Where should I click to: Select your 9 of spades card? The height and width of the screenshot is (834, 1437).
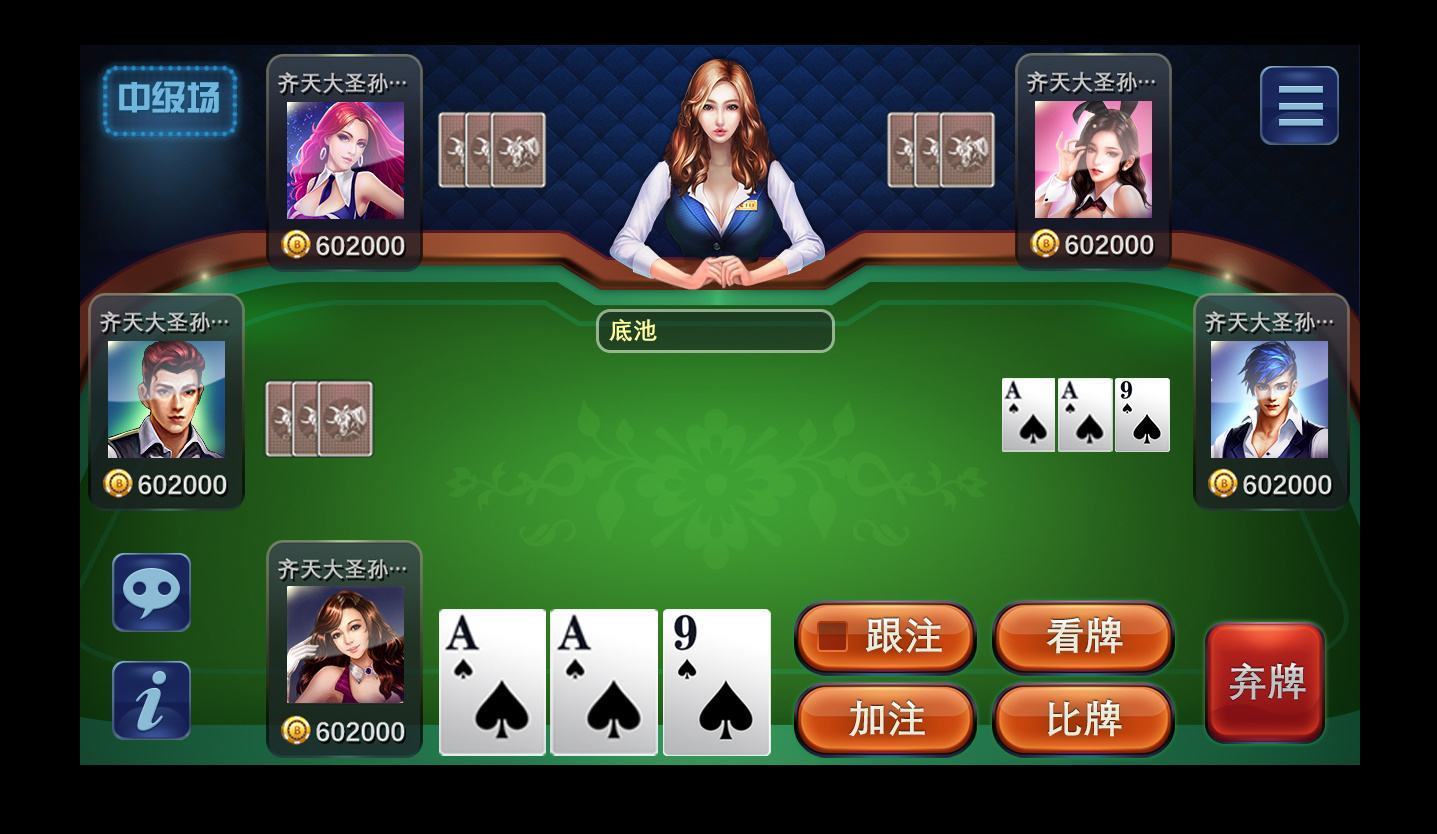pos(716,682)
